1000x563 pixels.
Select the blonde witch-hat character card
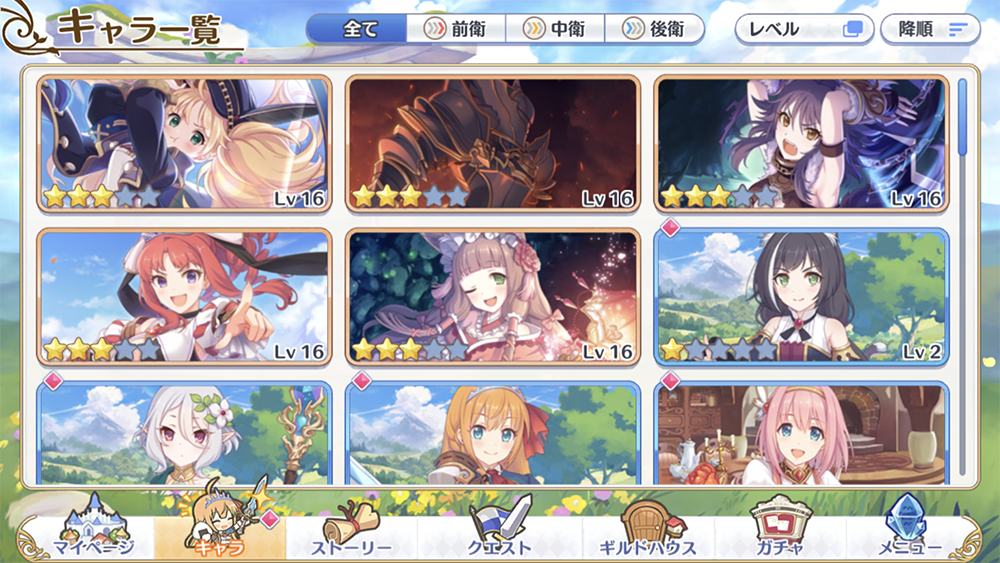185,144
